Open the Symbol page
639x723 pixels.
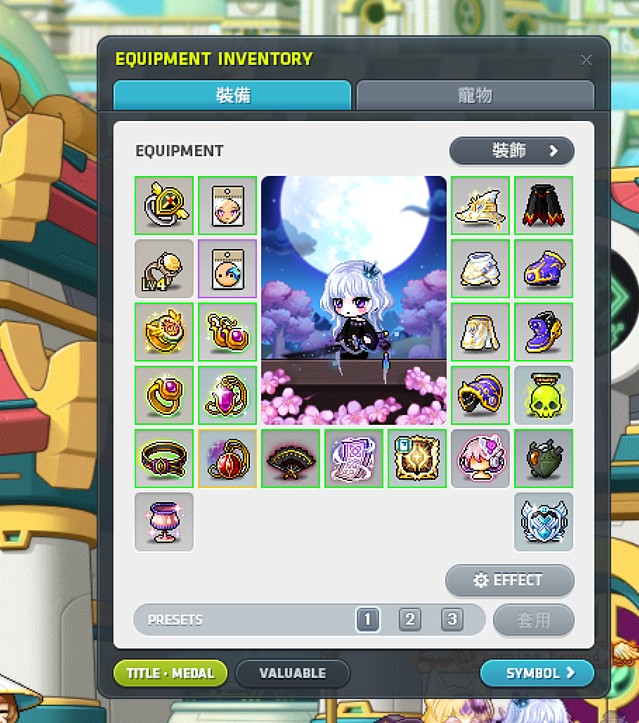[537, 673]
